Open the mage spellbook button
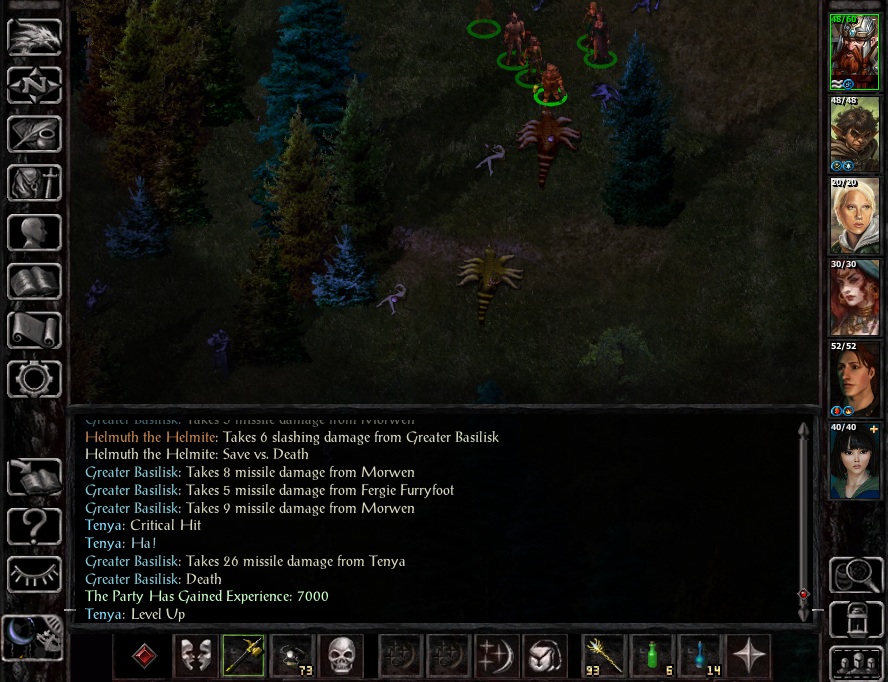Viewport: 888px width, 682px height. (x=34, y=281)
